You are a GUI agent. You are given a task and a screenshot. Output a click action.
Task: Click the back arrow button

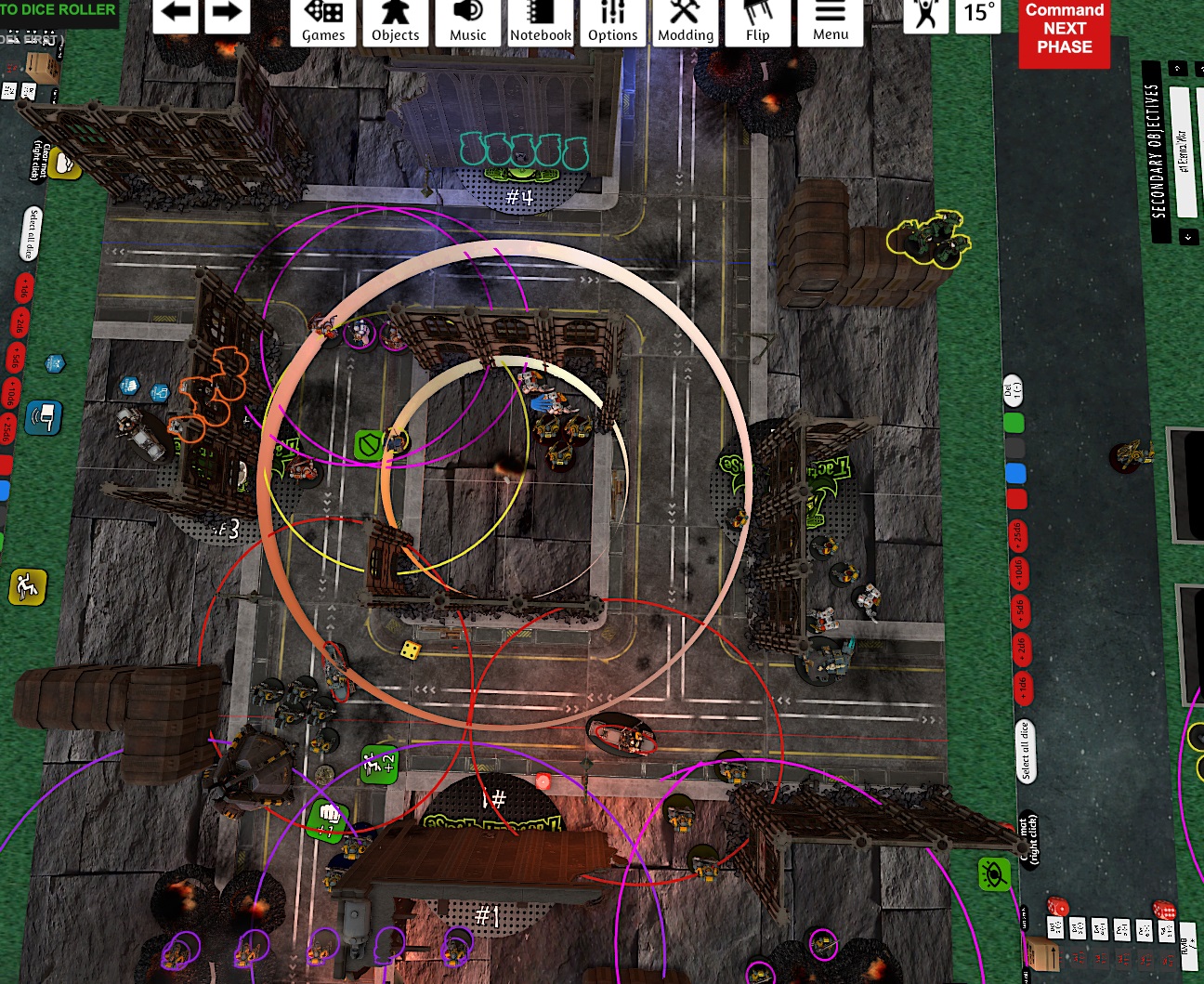pos(176,14)
